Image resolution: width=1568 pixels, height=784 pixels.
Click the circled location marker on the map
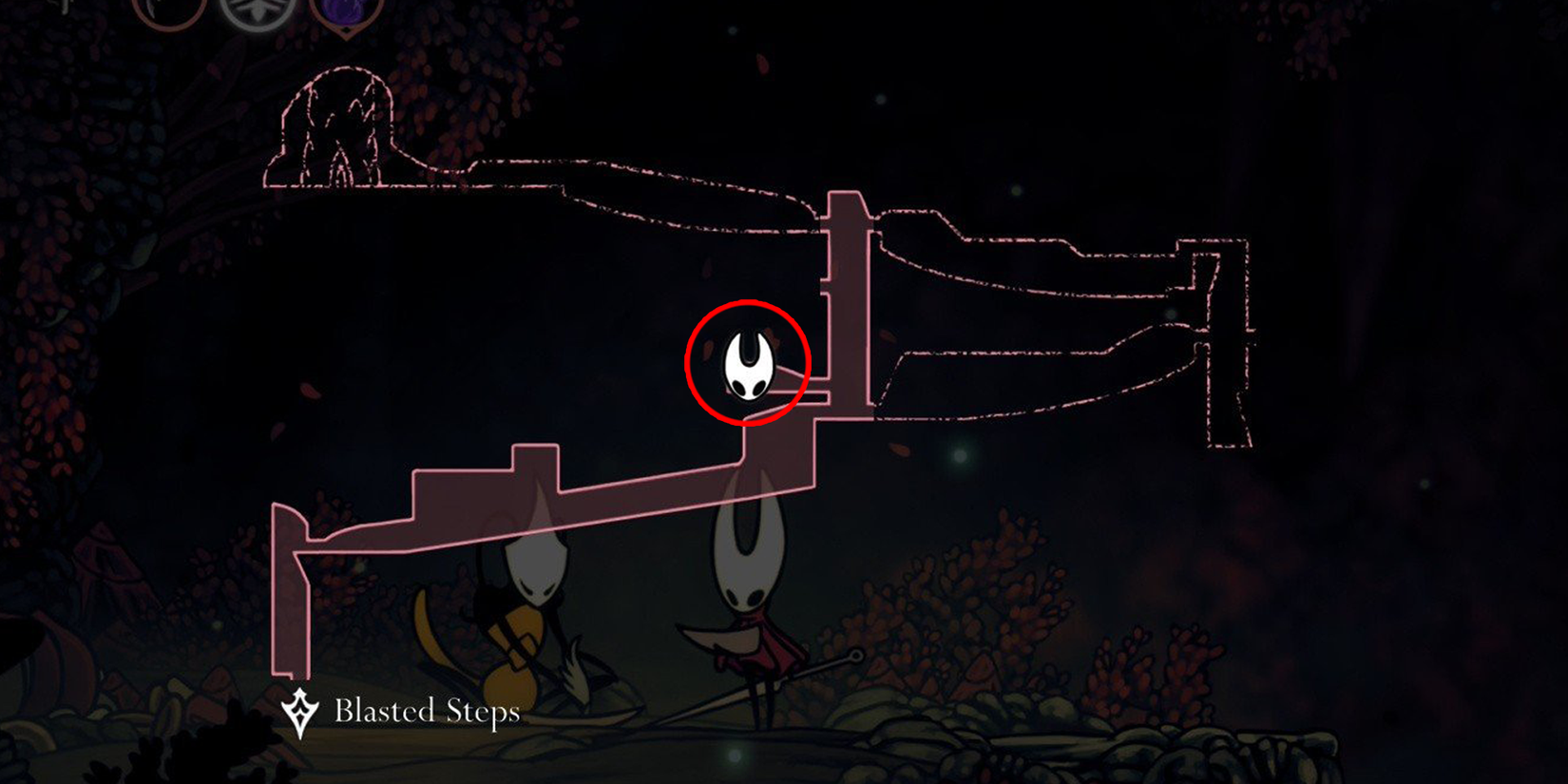click(x=745, y=363)
